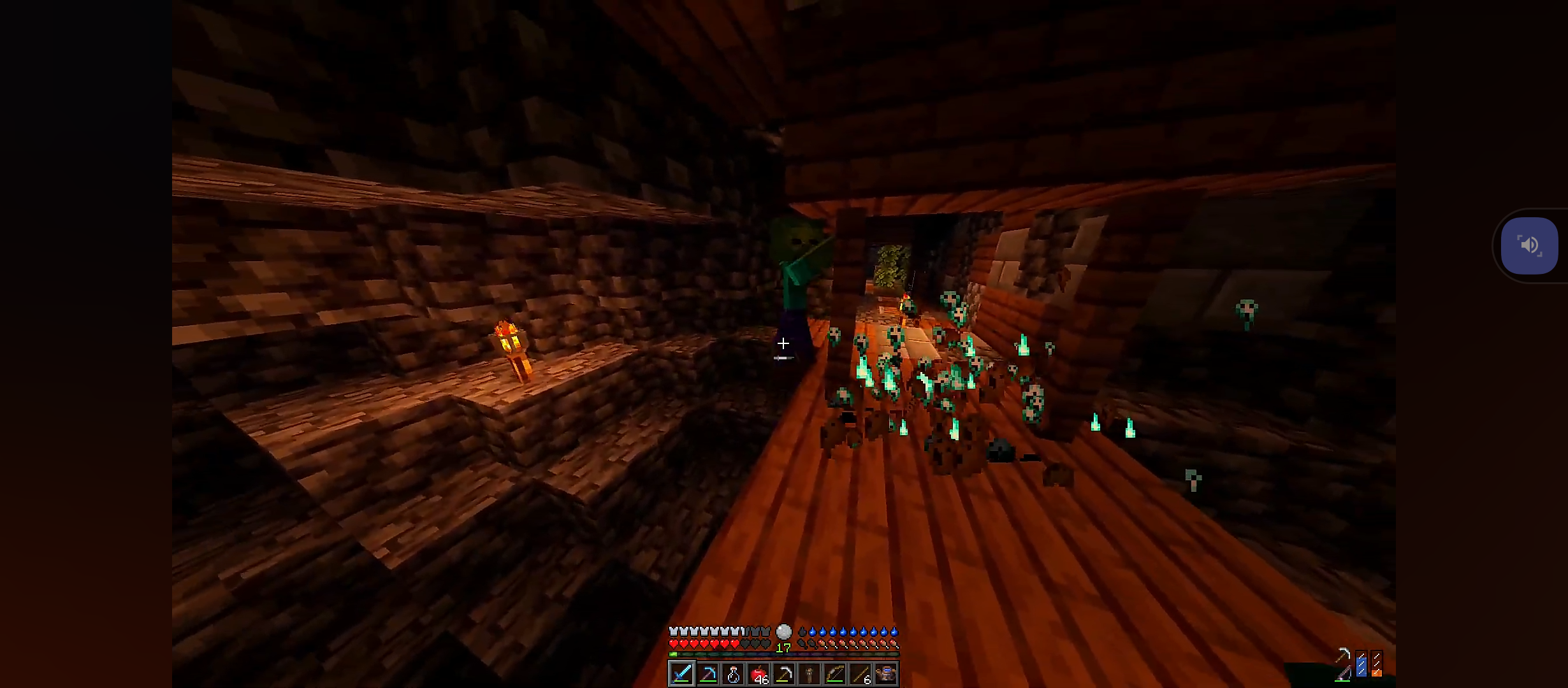Select the stack of 46 apples

(759, 673)
